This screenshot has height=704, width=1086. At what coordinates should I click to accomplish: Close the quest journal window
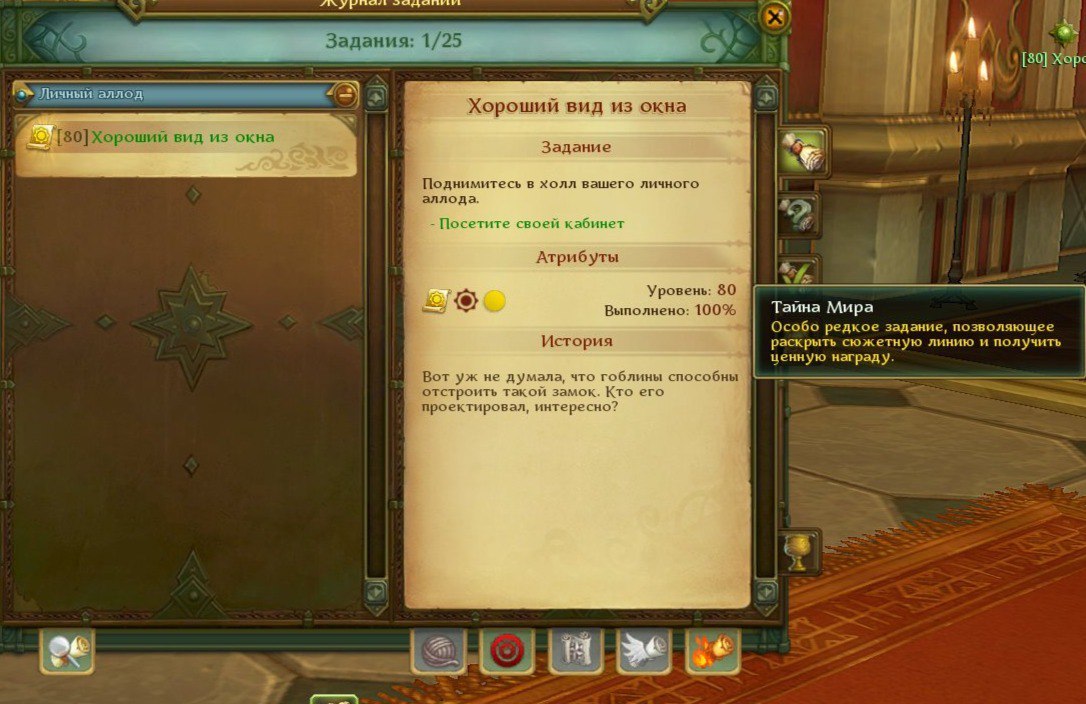(x=773, y=17)
